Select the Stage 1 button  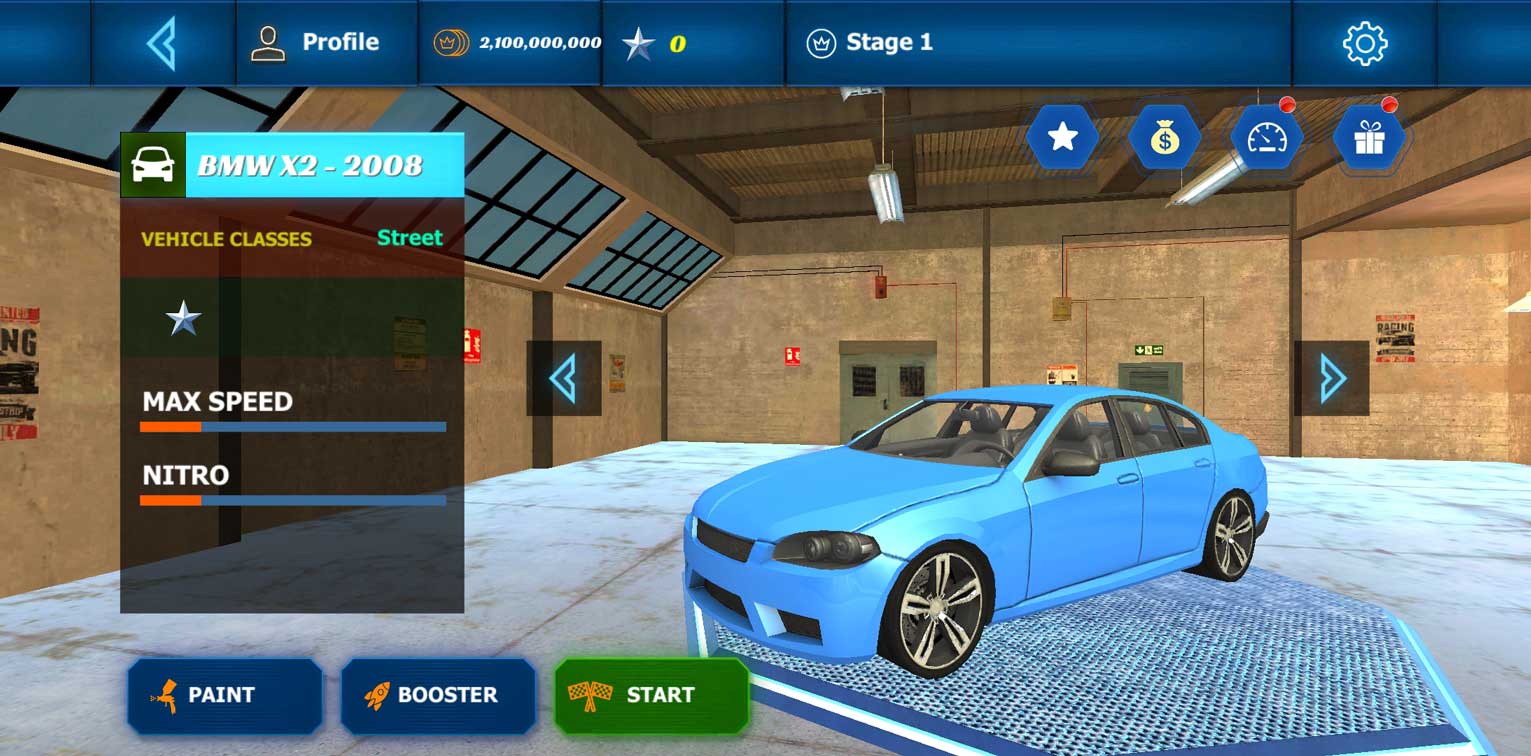pos(870,43)
